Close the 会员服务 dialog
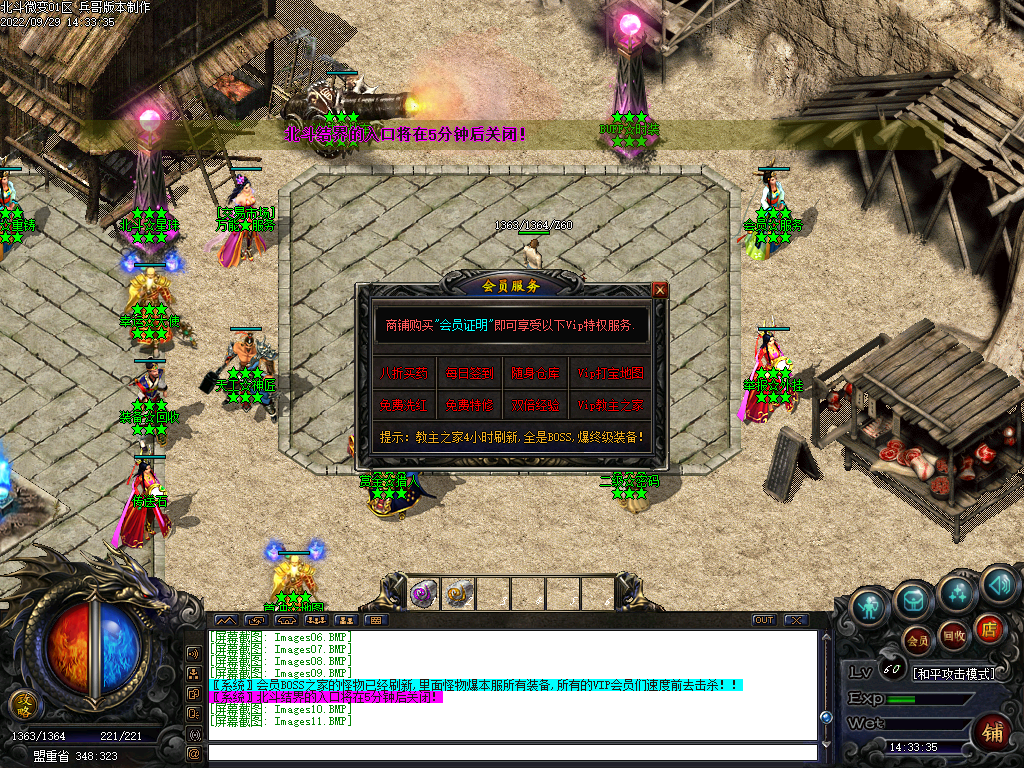This screenshot has height=768, width=1024. click(x=659, y=290)
